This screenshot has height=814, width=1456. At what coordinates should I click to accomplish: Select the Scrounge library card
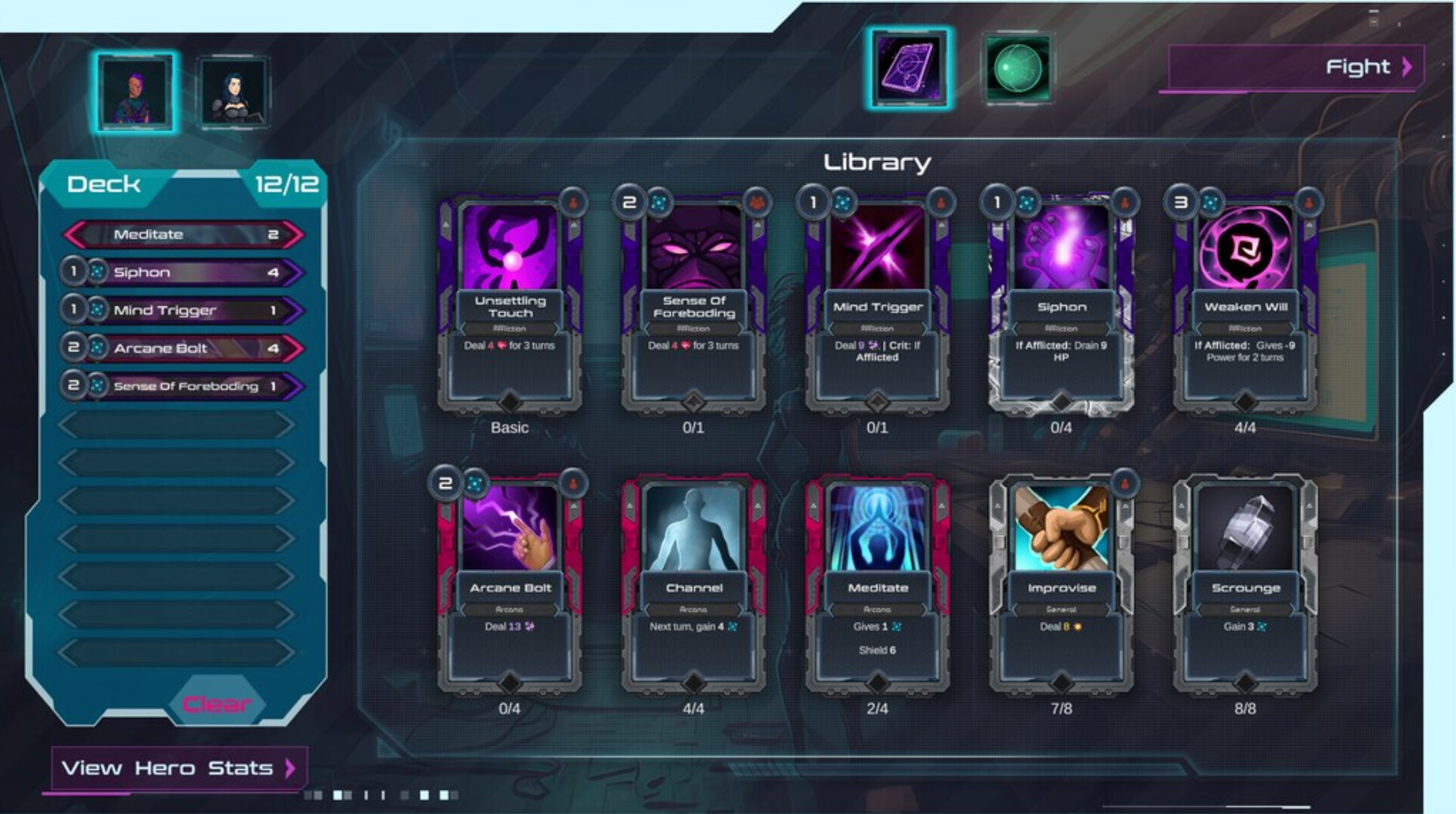tap(1245, 583)
